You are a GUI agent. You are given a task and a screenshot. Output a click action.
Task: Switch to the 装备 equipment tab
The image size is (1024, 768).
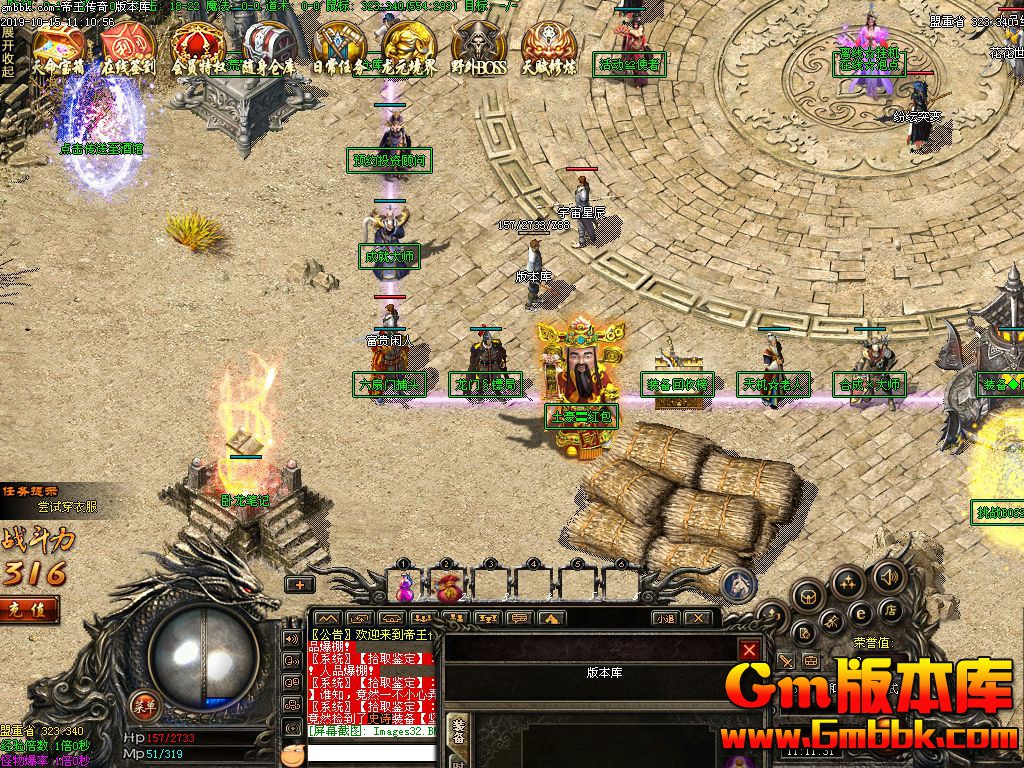point(458,732)
